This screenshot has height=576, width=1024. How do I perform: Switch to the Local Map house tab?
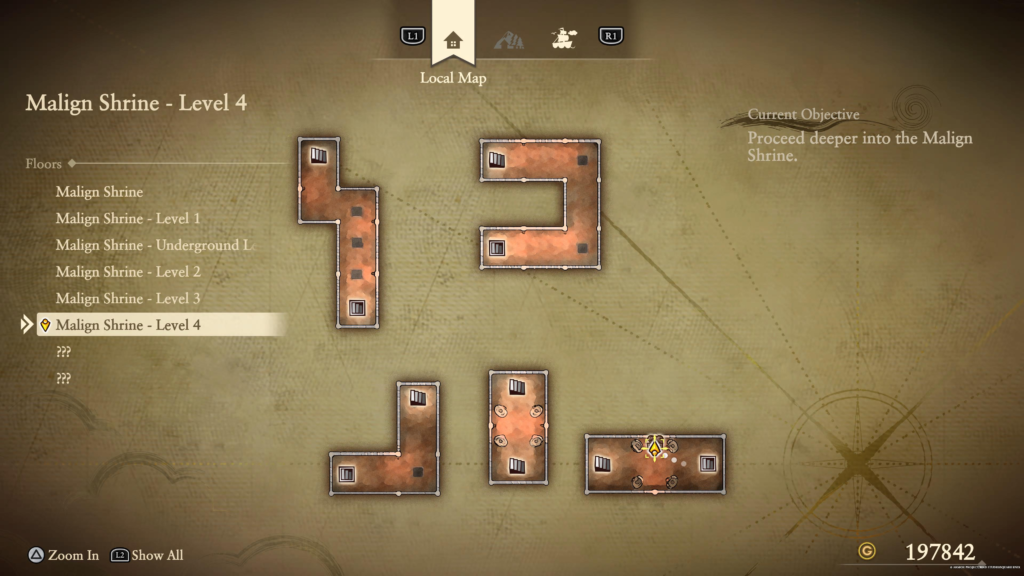click(x=453, y=40)
